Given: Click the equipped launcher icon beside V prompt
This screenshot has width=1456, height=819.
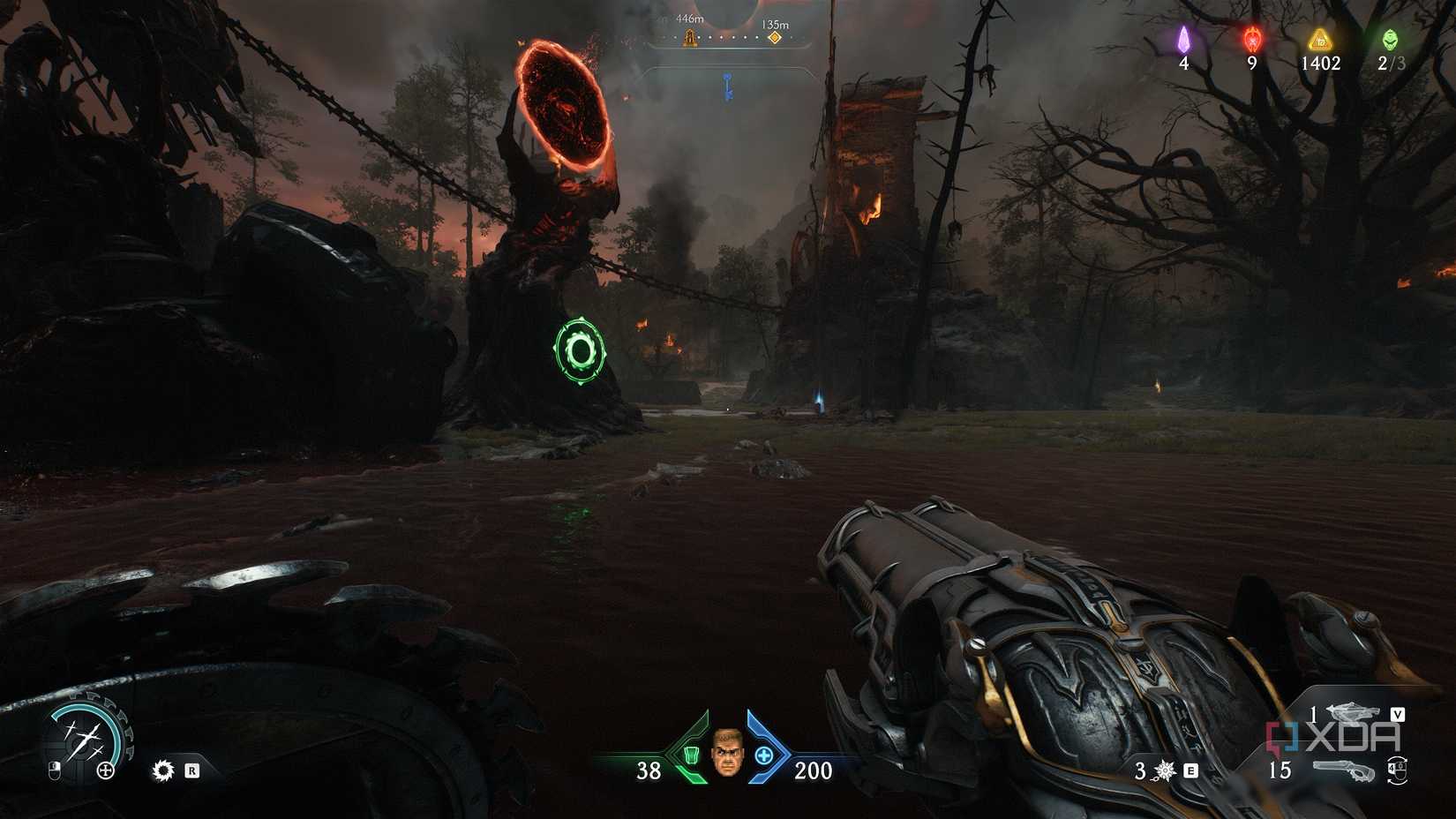Looking at the screenshot, I should pos(1353,712).
